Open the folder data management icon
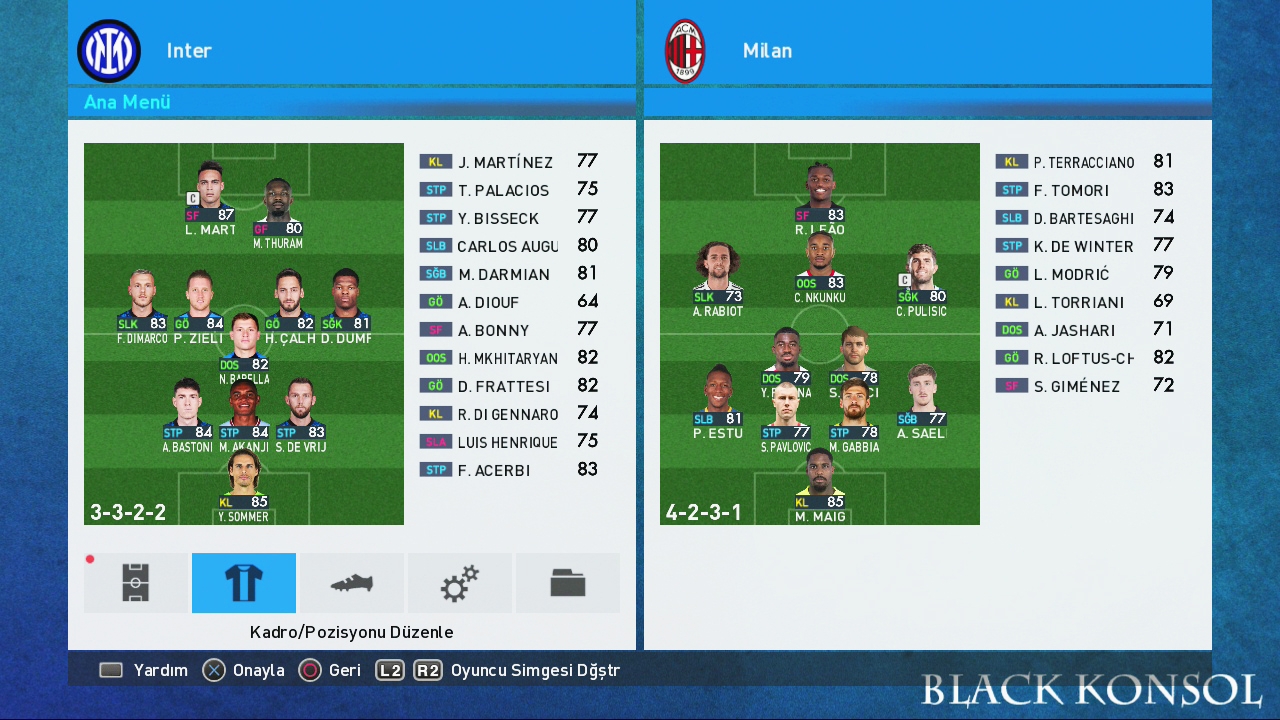The width and height of the screenshot is (1280, 720). (x=568, y=583)
